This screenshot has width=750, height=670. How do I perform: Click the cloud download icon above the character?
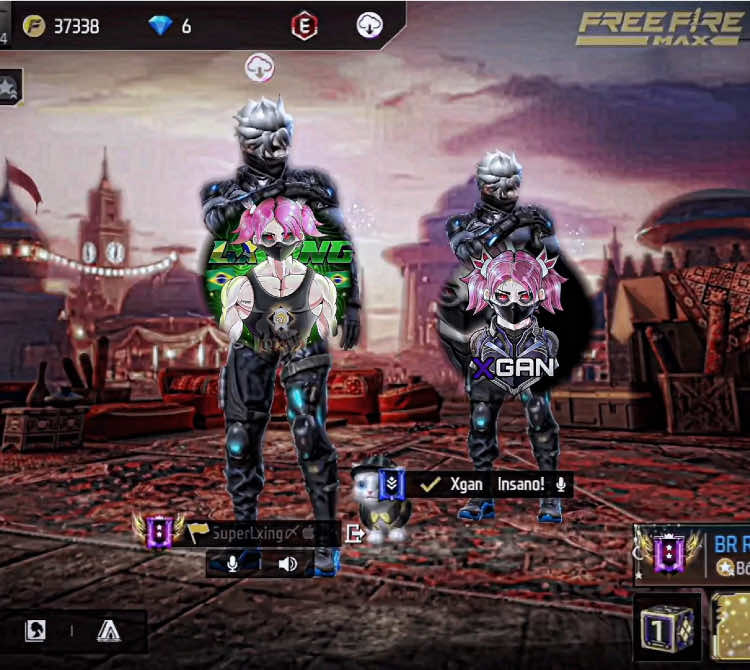point(260,68)
